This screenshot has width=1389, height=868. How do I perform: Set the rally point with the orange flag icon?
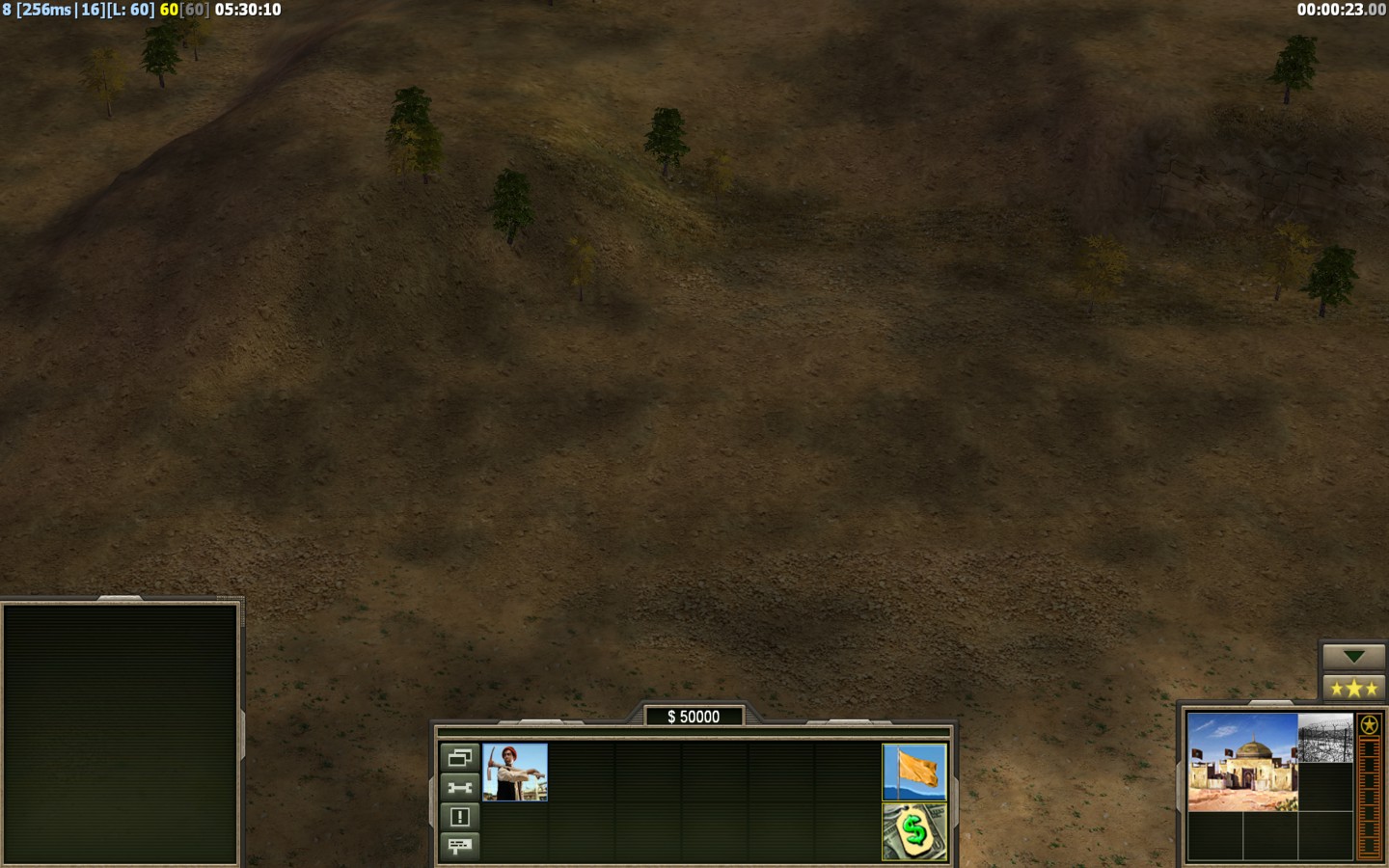(x=914, y=772)
